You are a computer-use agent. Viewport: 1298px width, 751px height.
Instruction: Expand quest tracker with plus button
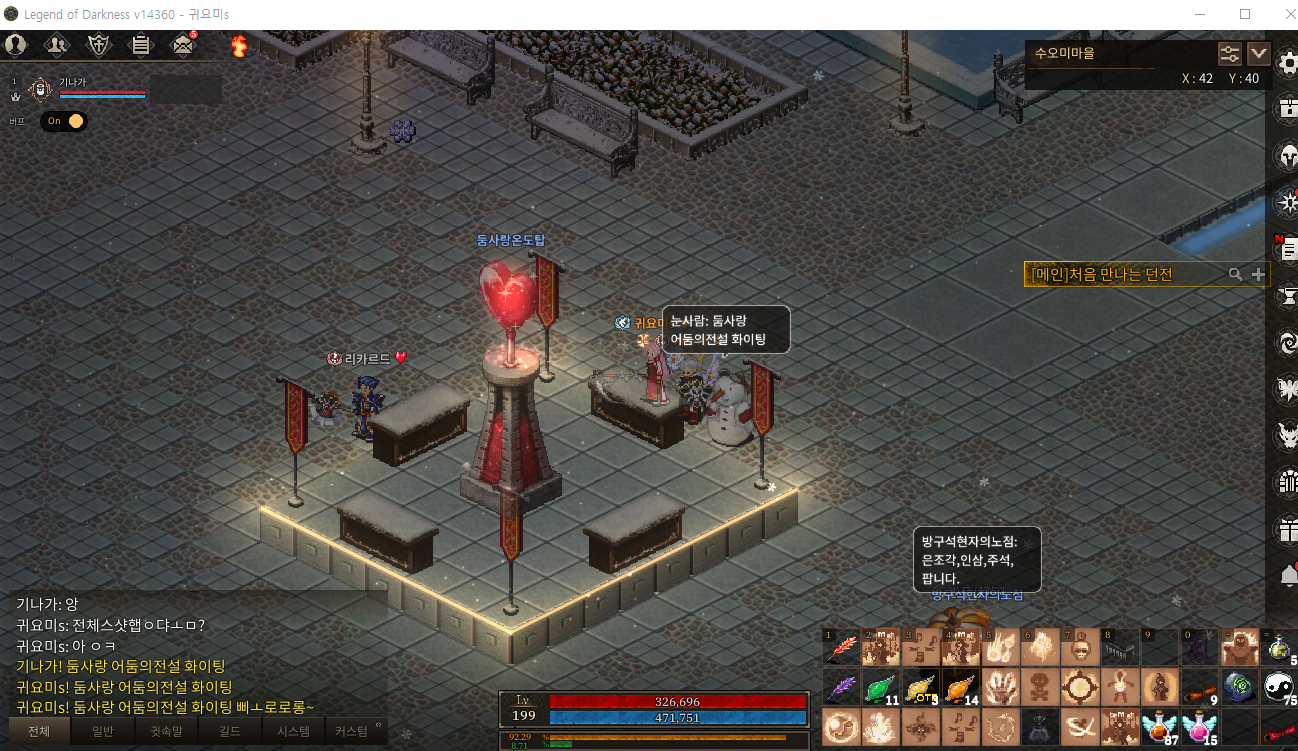coord(1258,274)
